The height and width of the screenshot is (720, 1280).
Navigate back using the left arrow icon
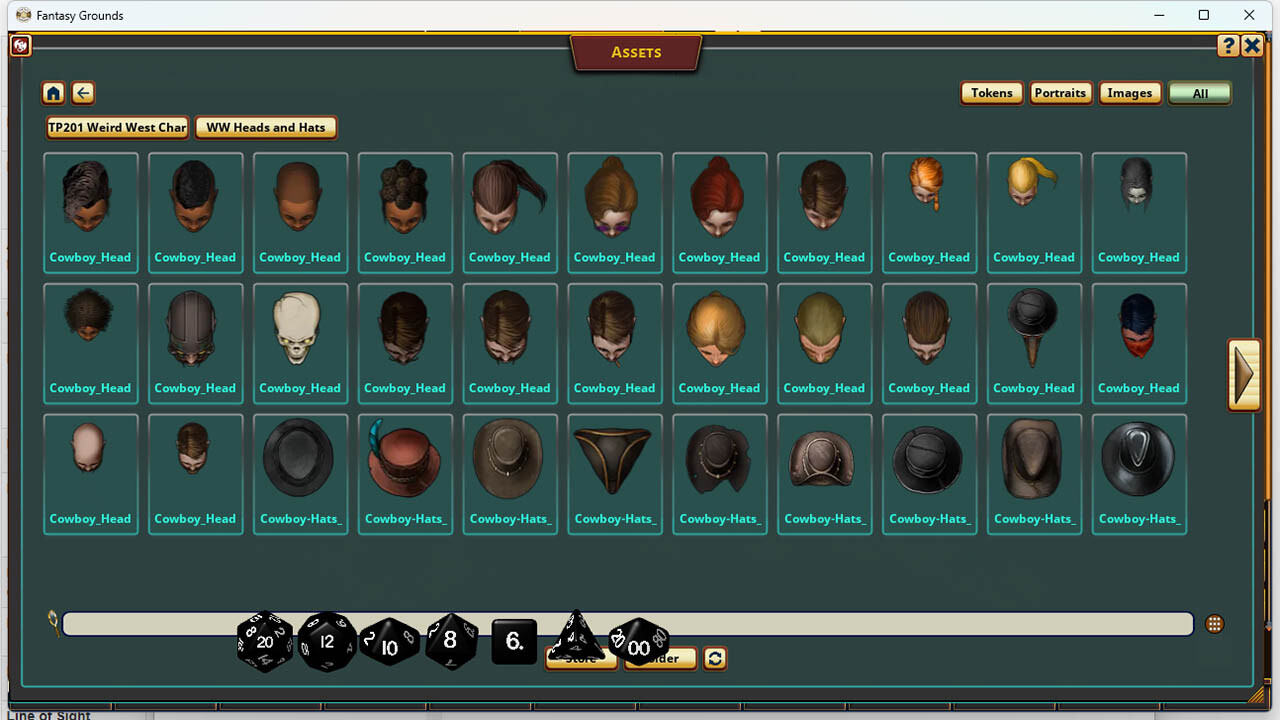tap(83, 93)
